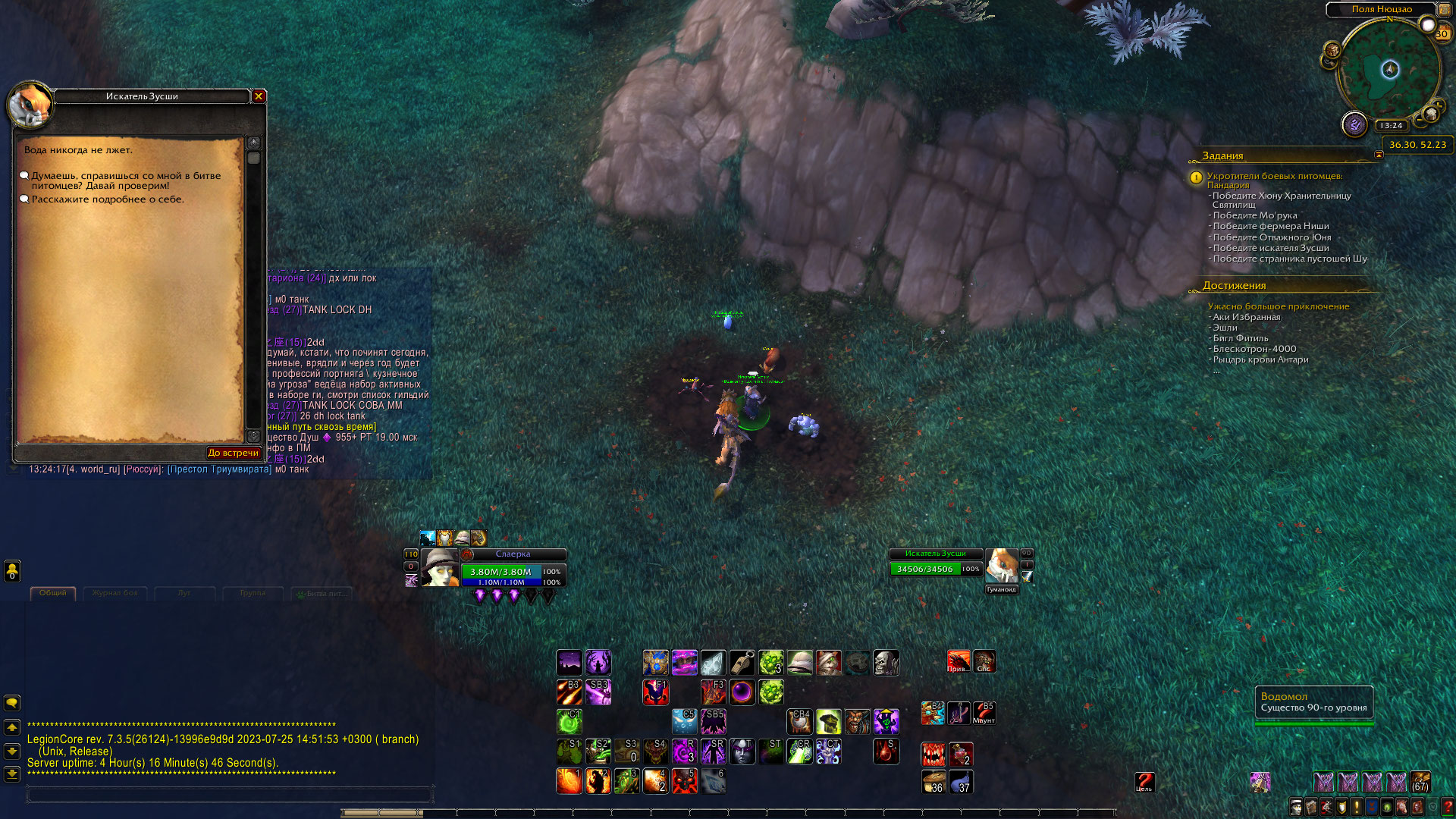
Task: Open the 'Ужасно большое приключение' achievement
Action: pyautogui.click(x=1278, y=306)
